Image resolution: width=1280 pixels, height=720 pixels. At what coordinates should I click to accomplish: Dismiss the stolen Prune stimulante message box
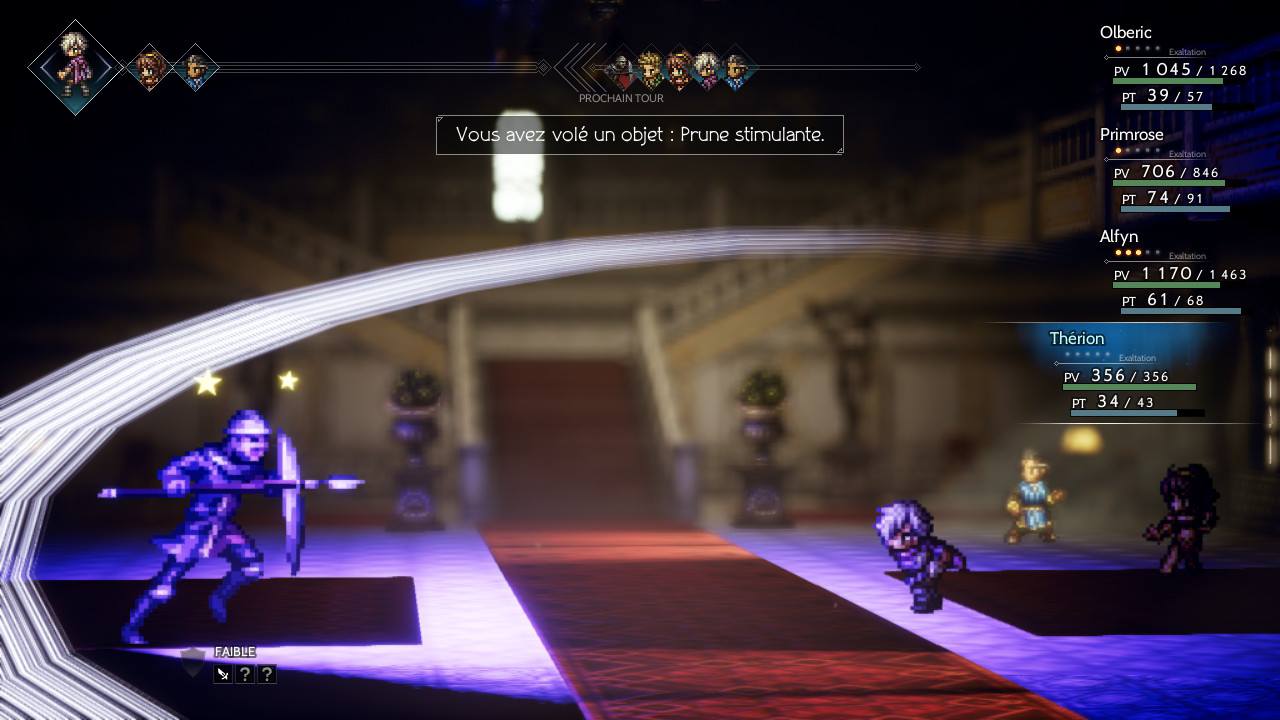coord(640,135)
